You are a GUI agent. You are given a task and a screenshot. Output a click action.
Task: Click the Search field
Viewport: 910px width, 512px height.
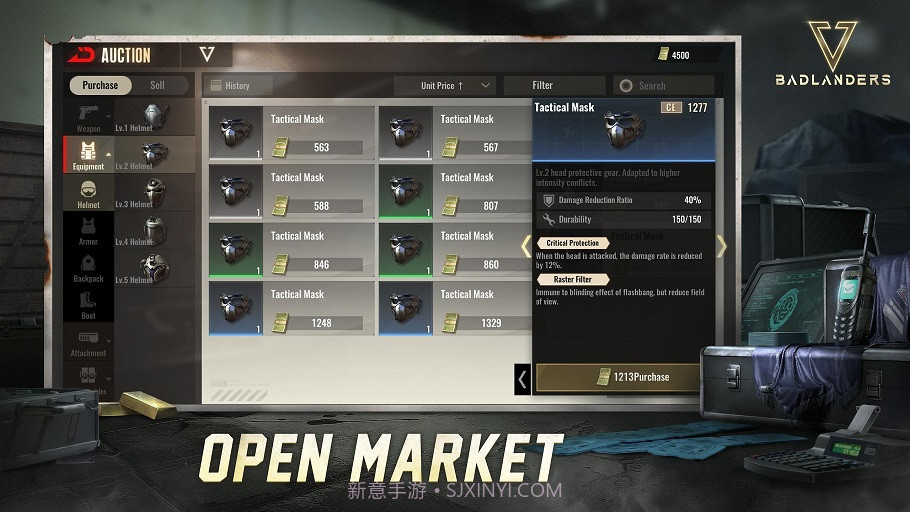pyautogui.click(x=663, y=86)
